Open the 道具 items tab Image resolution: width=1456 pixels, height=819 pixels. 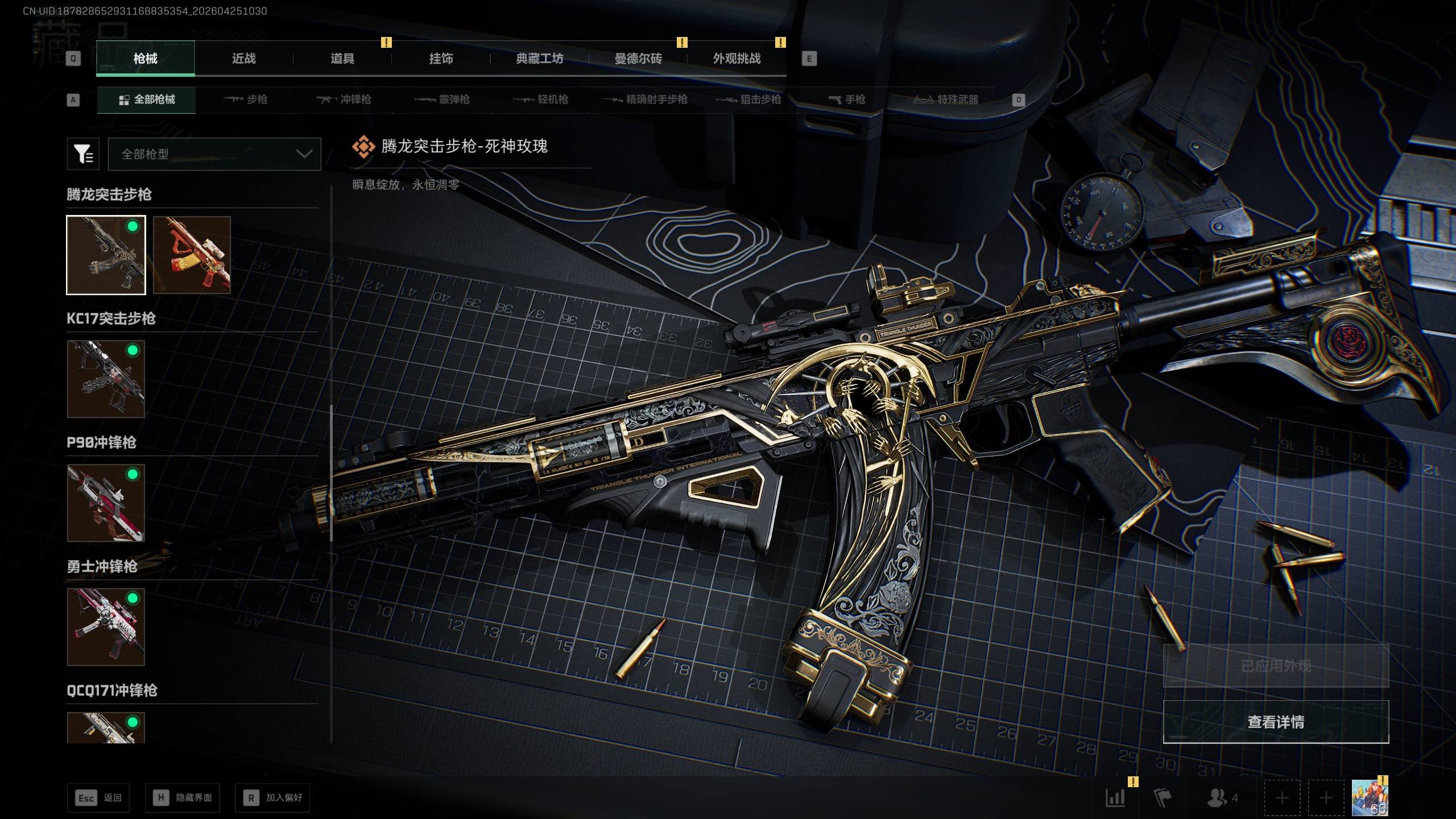tap(342, 59)
